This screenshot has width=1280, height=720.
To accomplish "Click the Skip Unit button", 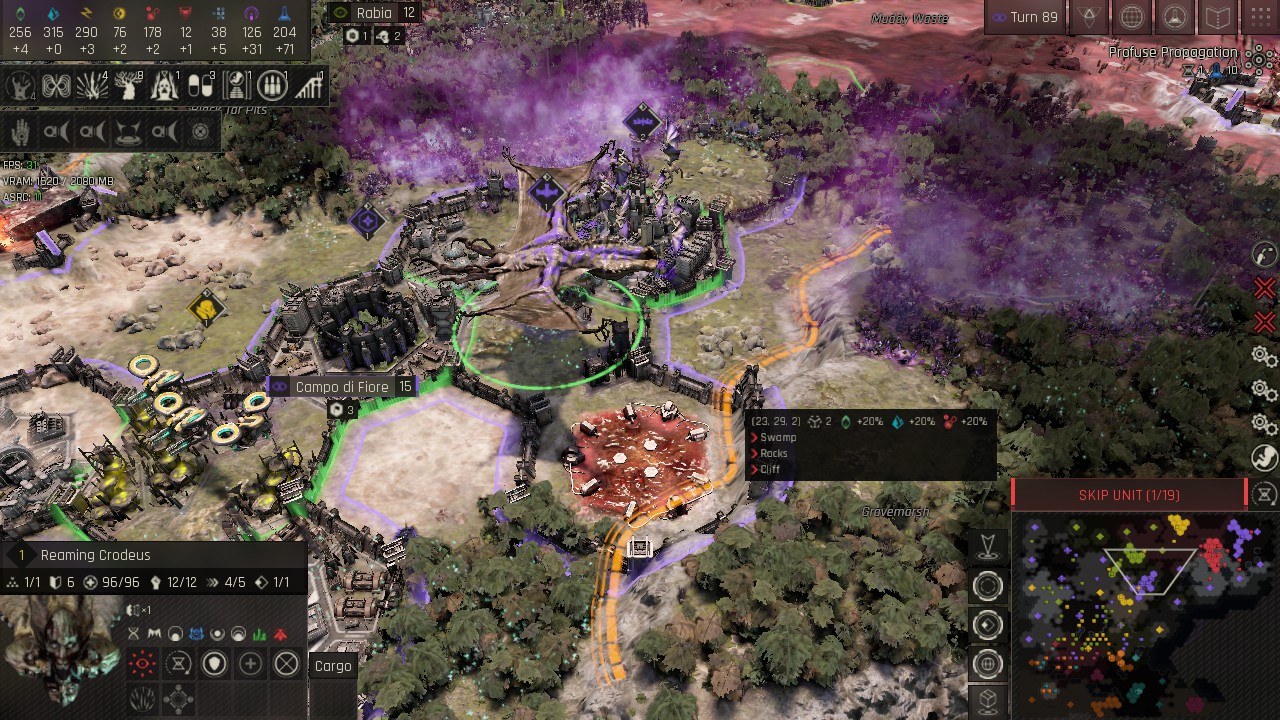I will 1129,495.
